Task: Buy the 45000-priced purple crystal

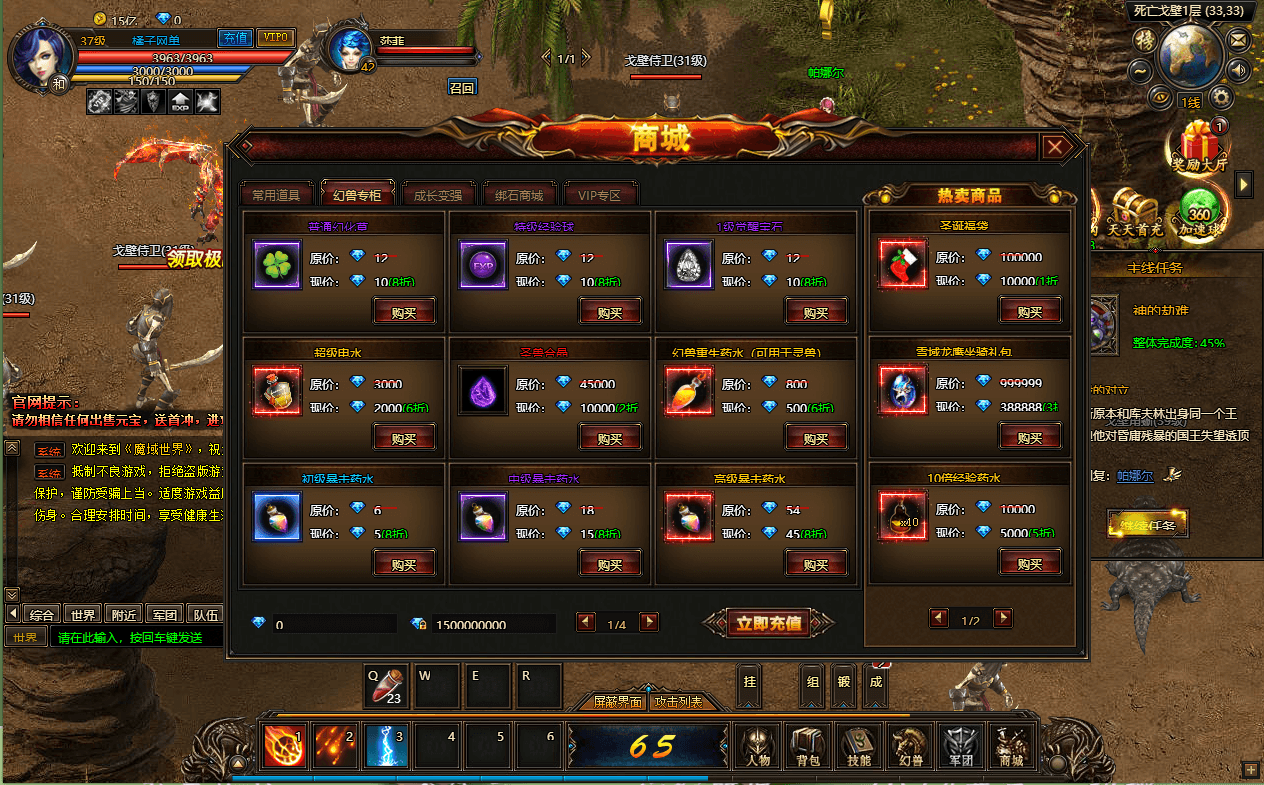Action: (610, 438)
